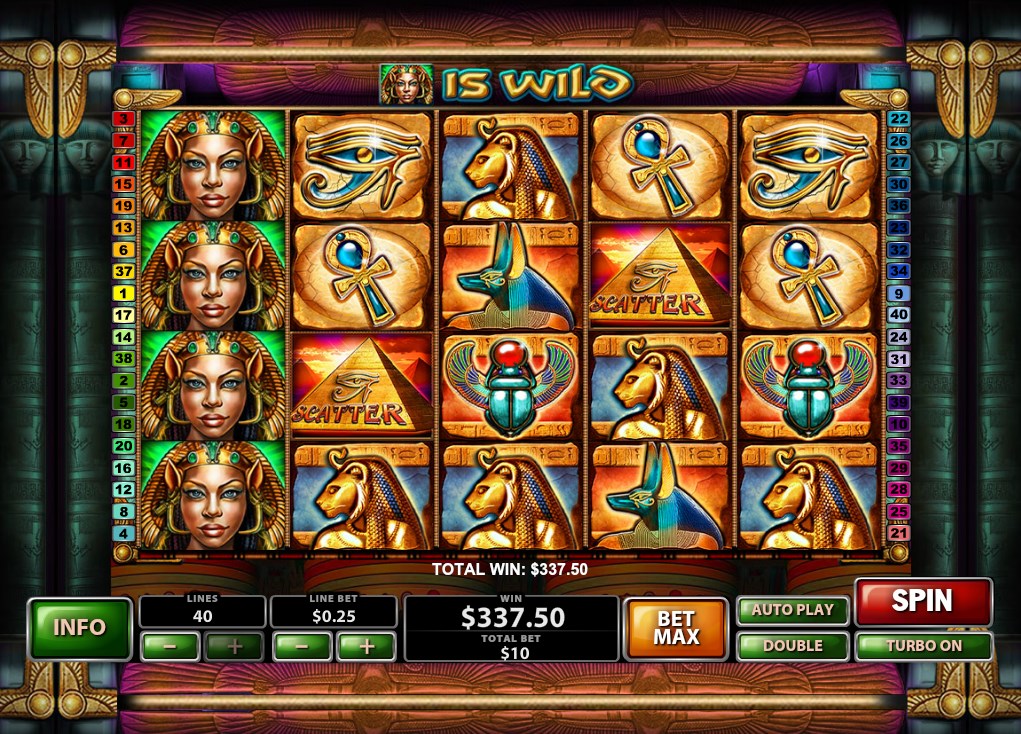This screenshot has height=734, width=1021.
Task: Open the Info paytable
Action: [x=80, y=628]
